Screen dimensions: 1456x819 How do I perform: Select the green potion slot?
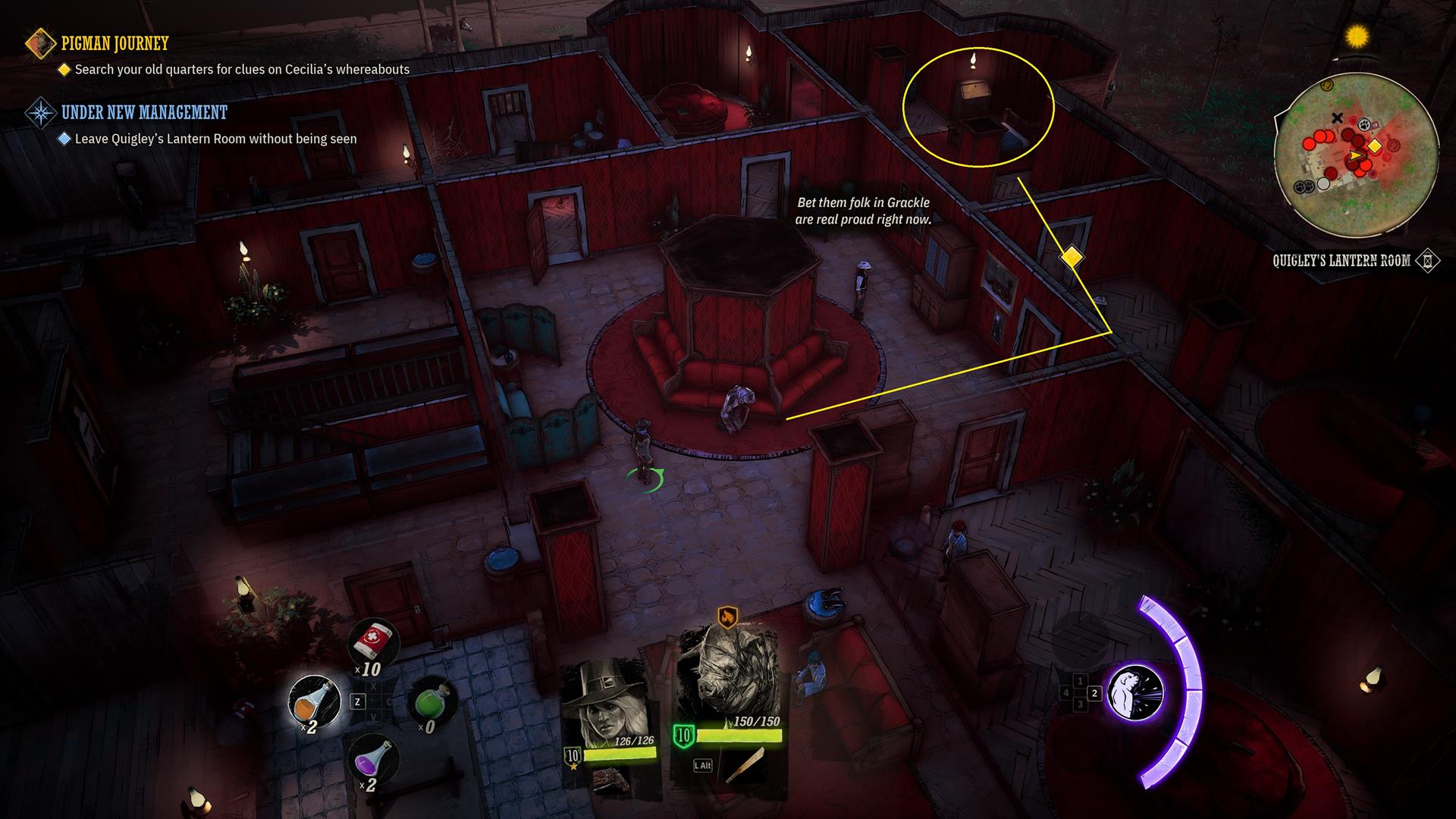[x=432, y=701]
